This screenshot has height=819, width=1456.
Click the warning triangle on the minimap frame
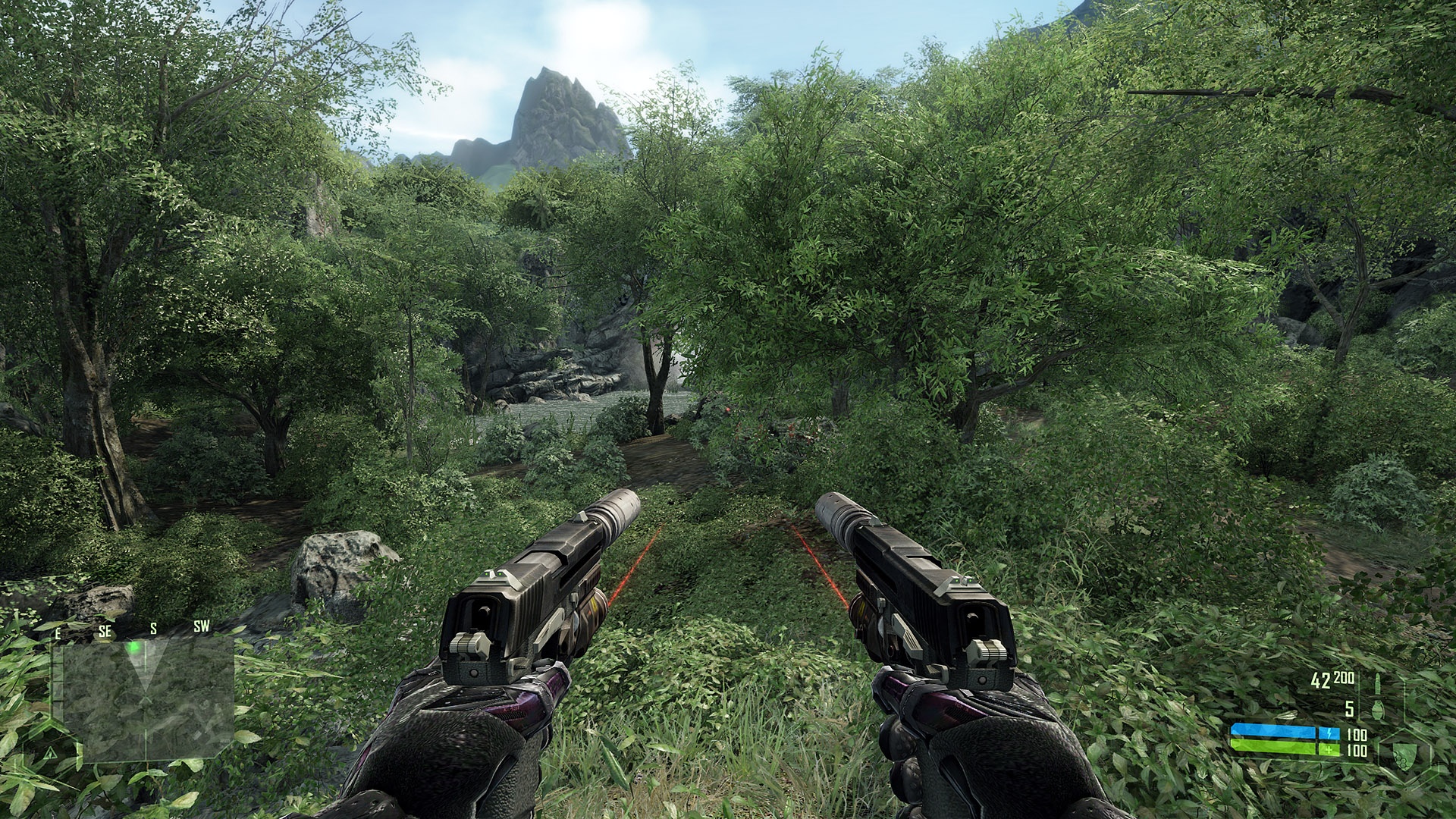(x=50, y=753)
